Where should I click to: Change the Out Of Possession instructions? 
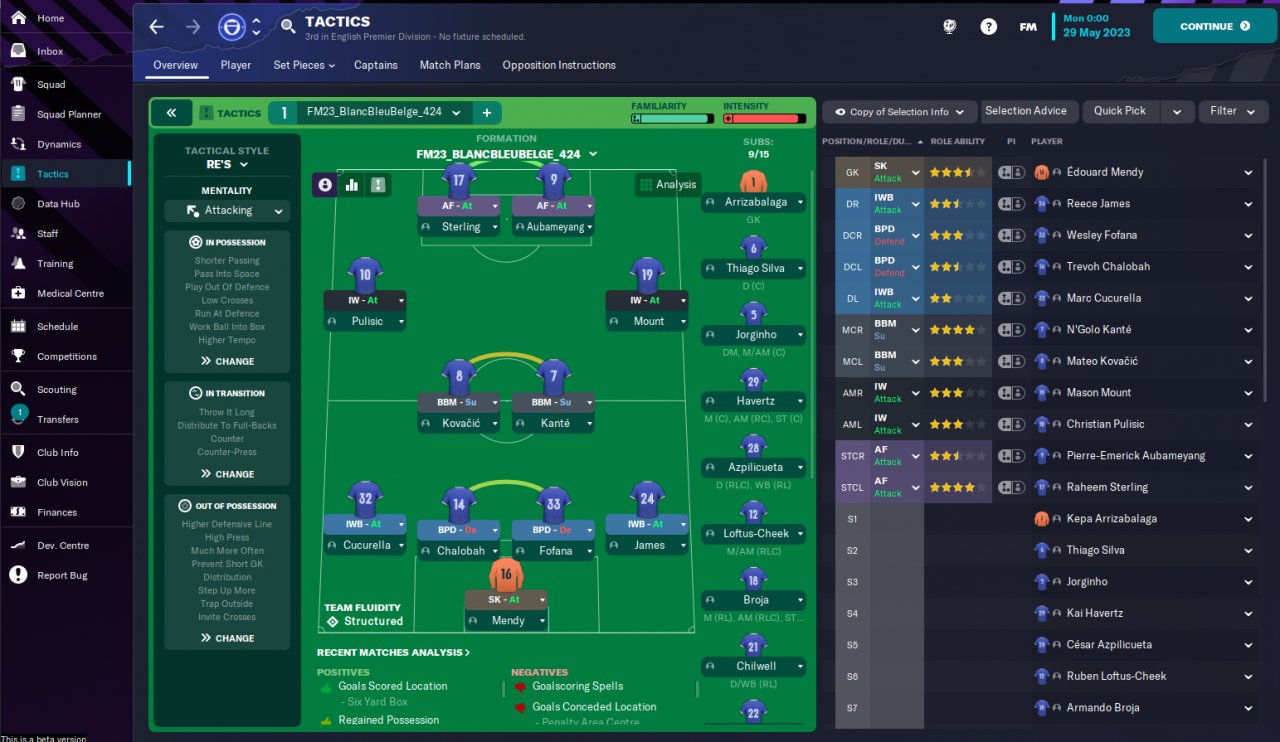point(227,638)
